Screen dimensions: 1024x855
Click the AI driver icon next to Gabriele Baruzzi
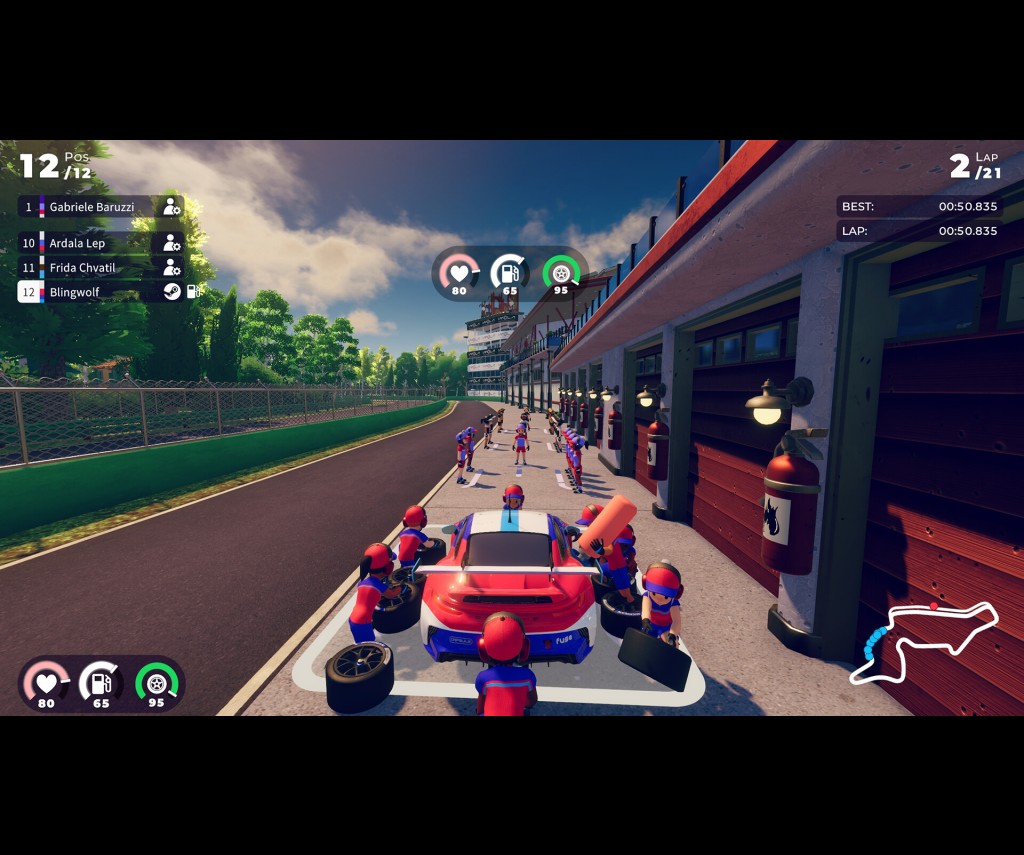(172, 207)
